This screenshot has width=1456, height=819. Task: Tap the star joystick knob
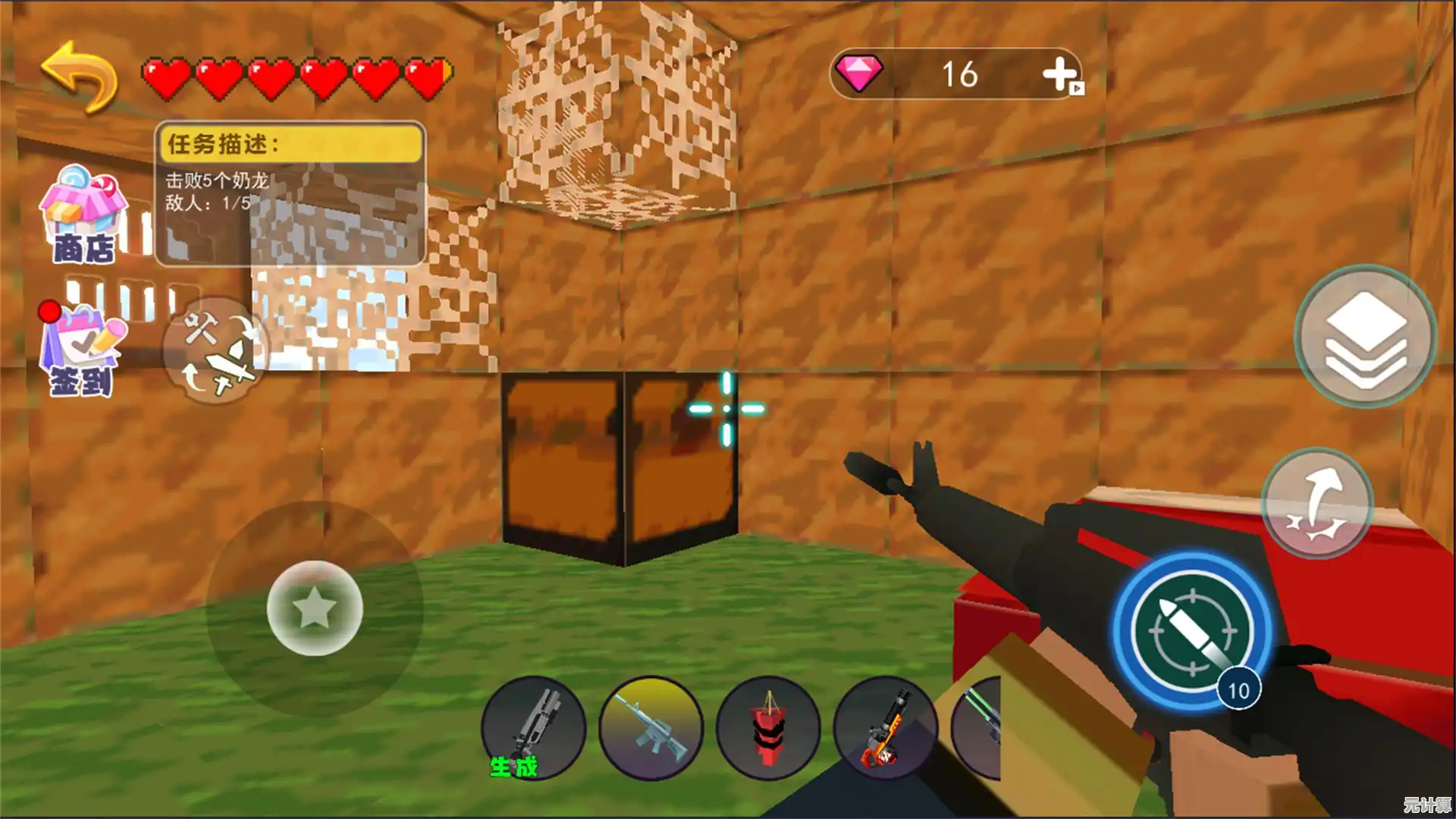pos(315,608)
